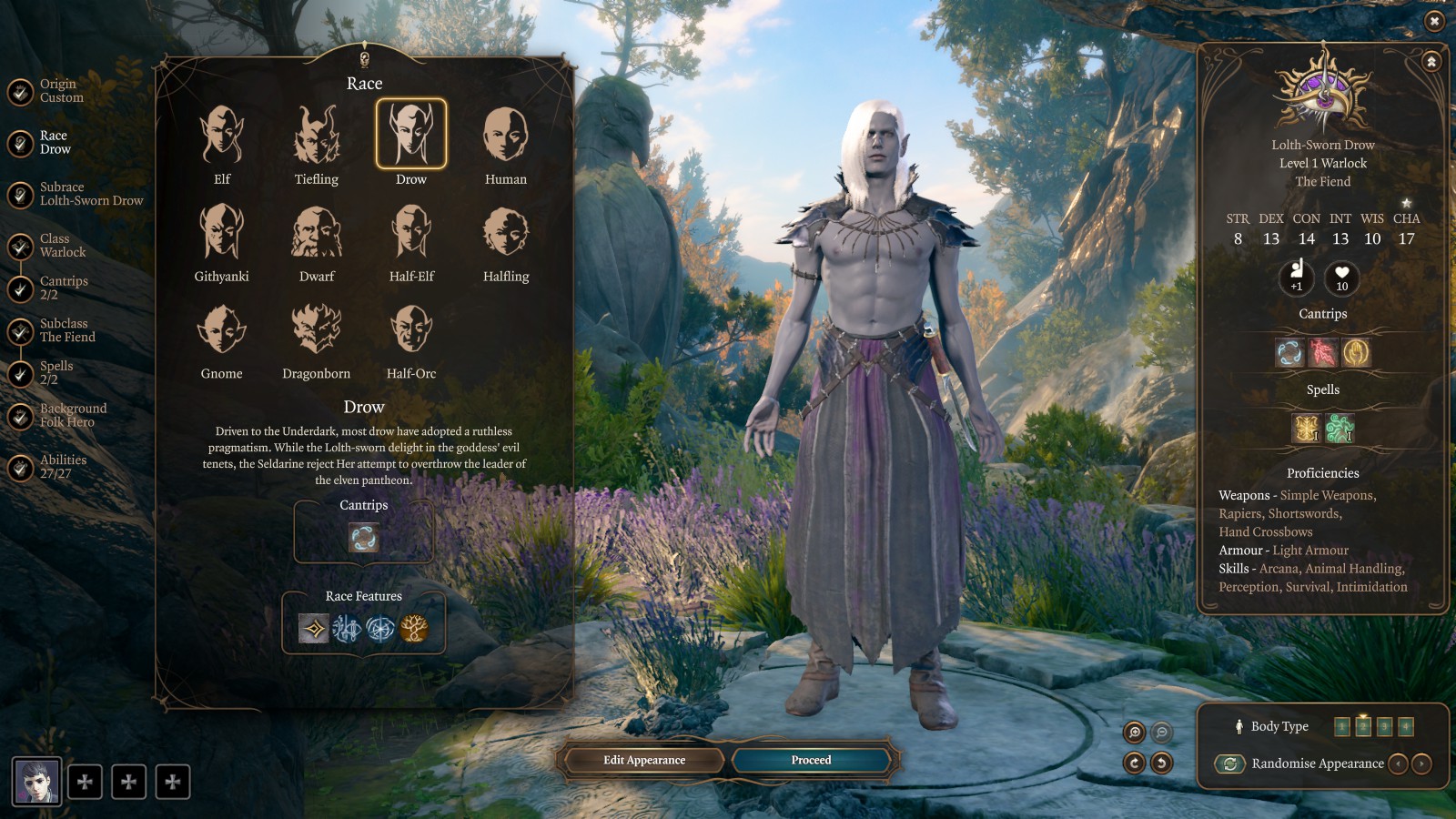Click the green spell icon under Spells
Screen dimensions: 1456x819
click(x=1340, y=428)
